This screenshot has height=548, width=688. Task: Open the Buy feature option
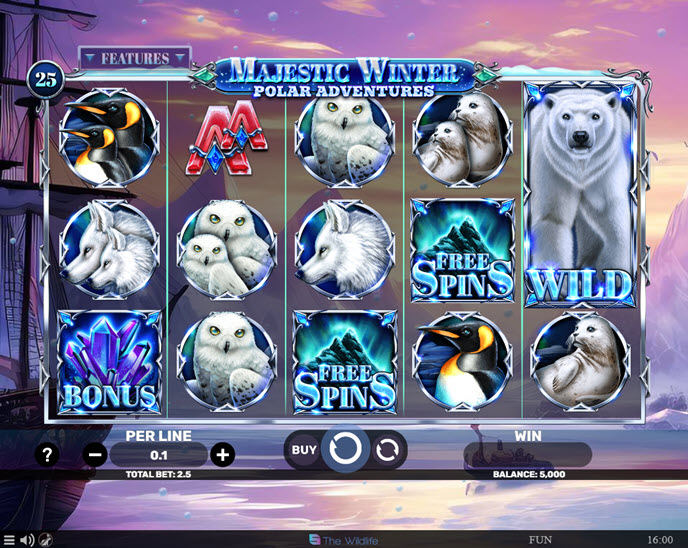304,450
